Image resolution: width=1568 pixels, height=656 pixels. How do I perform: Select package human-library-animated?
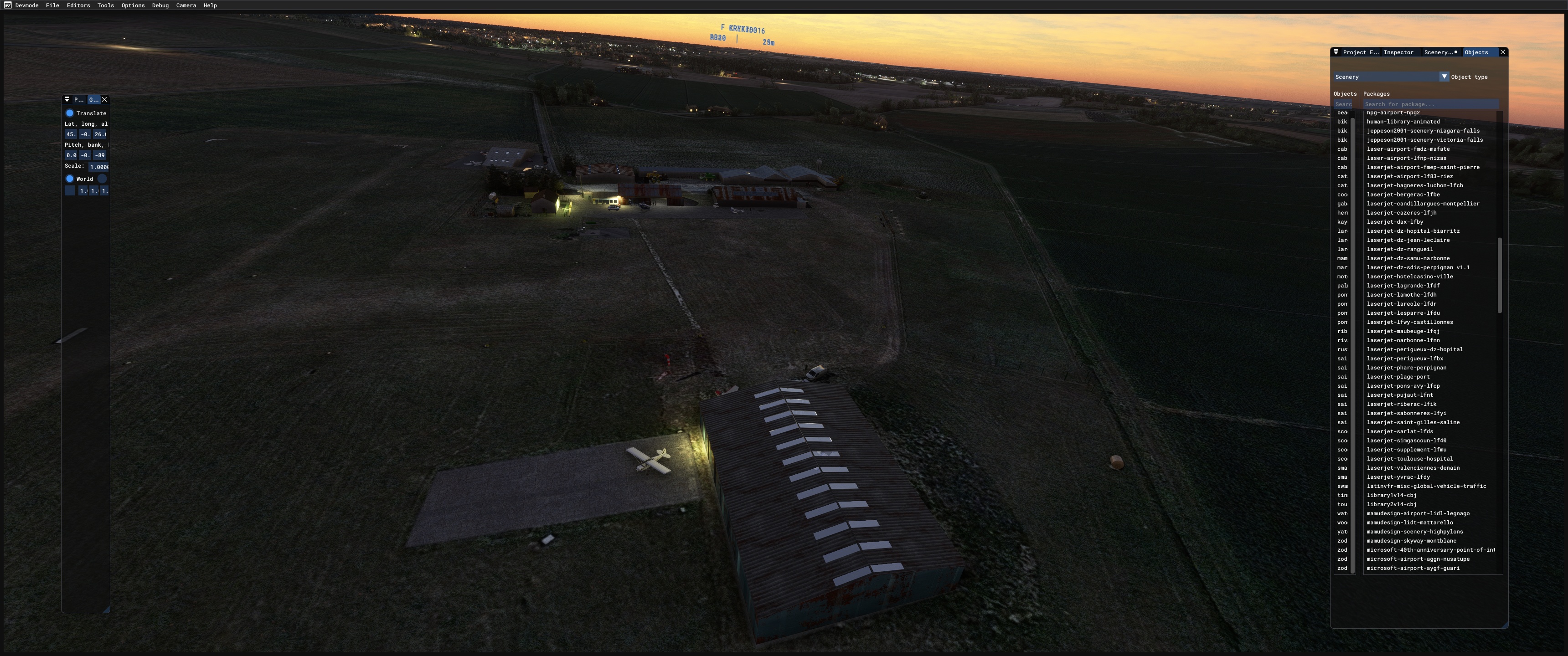point(1403,122)
